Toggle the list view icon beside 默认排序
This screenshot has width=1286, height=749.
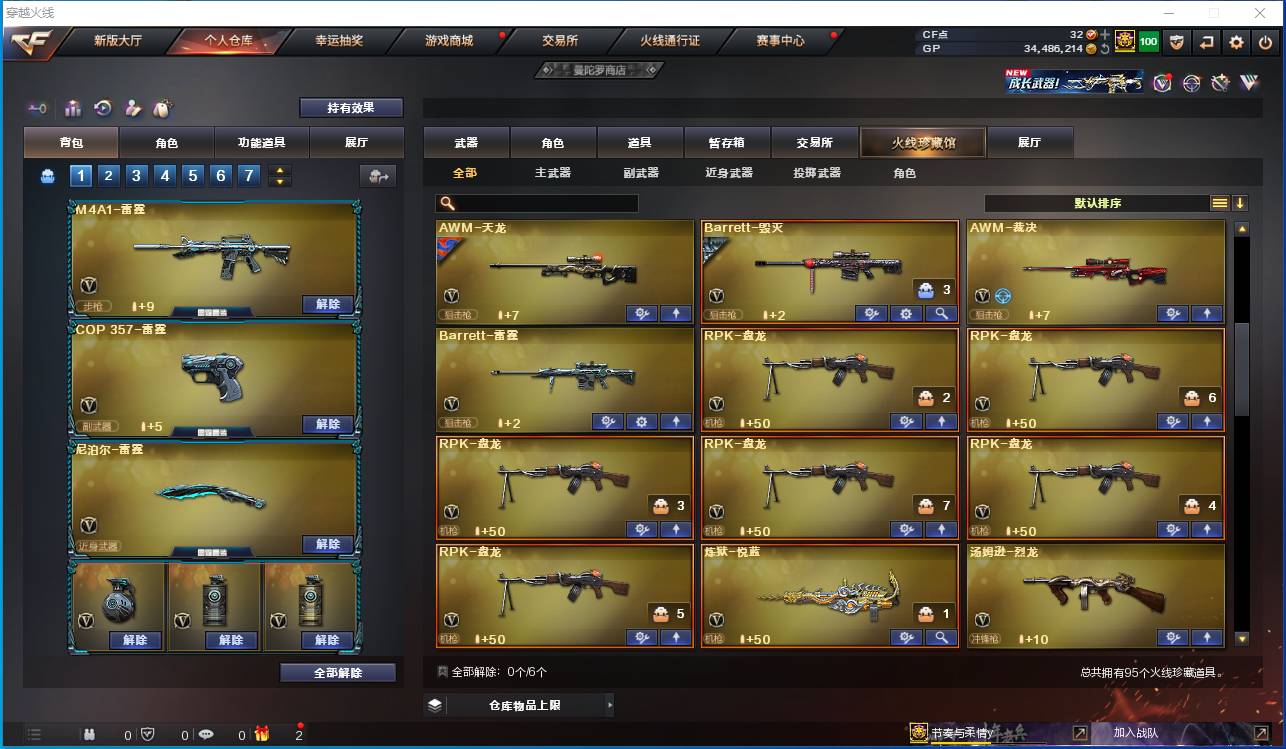(x=1218, y=202)
